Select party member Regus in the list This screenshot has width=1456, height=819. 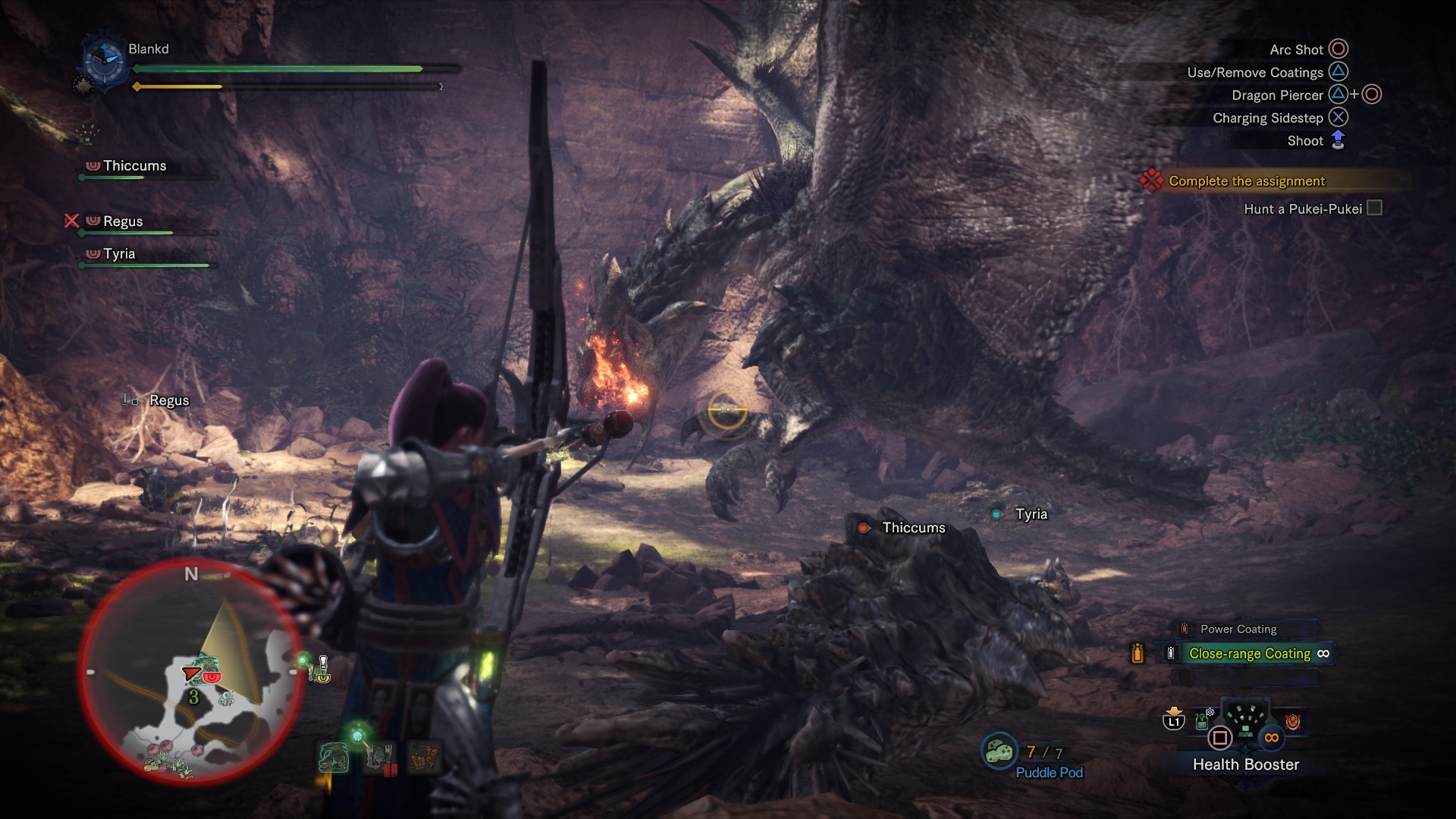[x=123, y=221]
